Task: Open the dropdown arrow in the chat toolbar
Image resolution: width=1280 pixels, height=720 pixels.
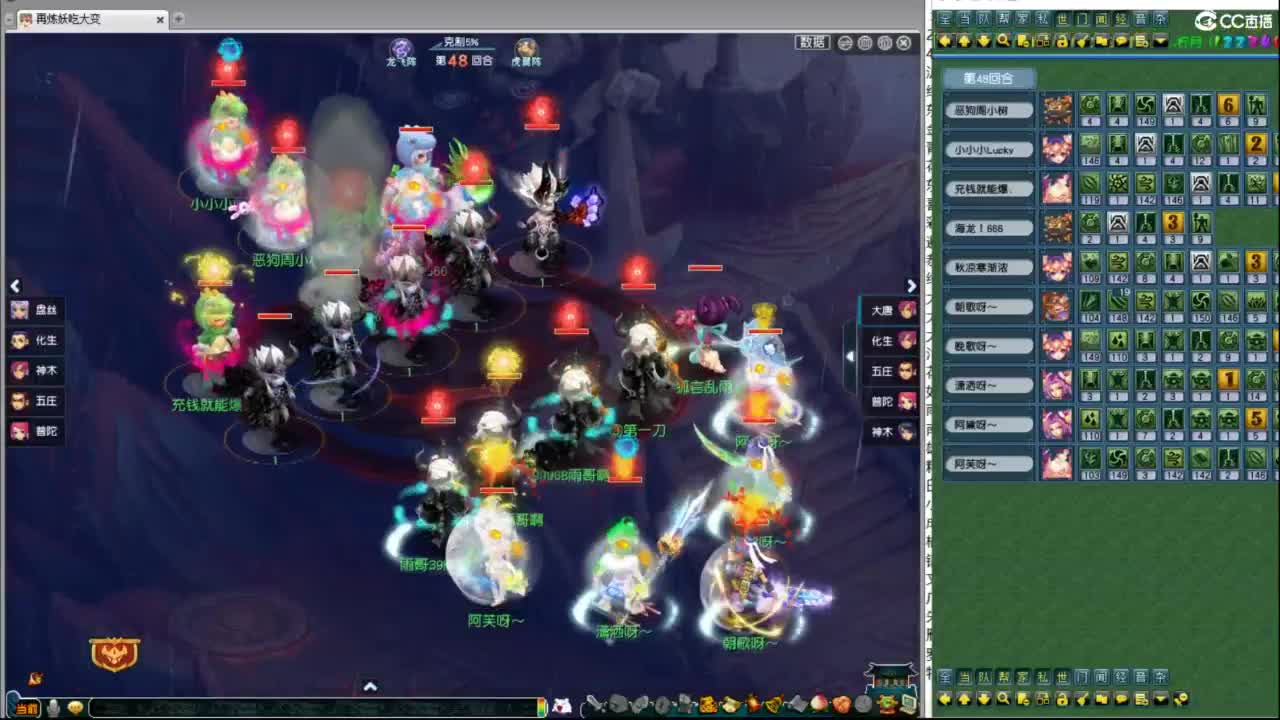Action: pyautogui.click(x=1160, y=41)
